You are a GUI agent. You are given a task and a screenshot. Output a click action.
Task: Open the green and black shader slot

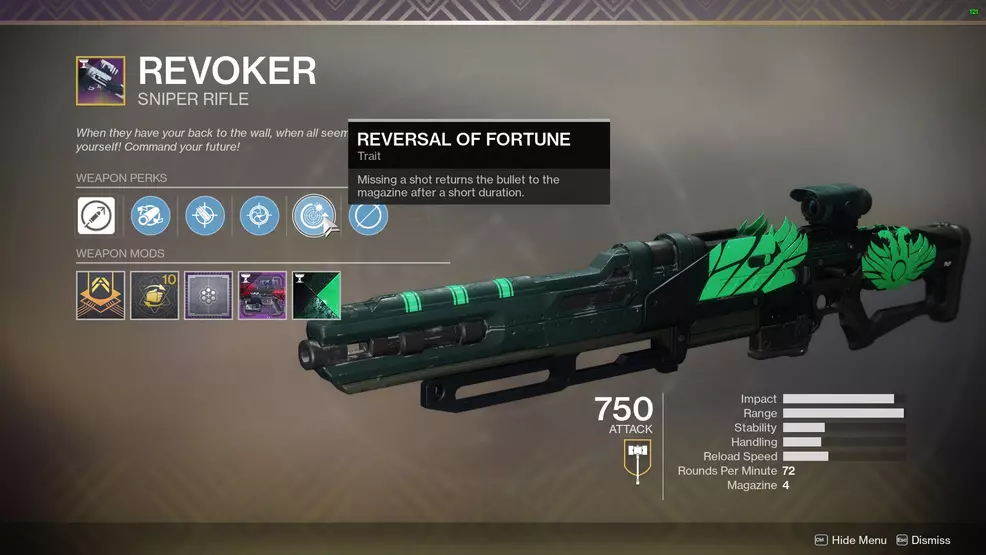point(317,295)
